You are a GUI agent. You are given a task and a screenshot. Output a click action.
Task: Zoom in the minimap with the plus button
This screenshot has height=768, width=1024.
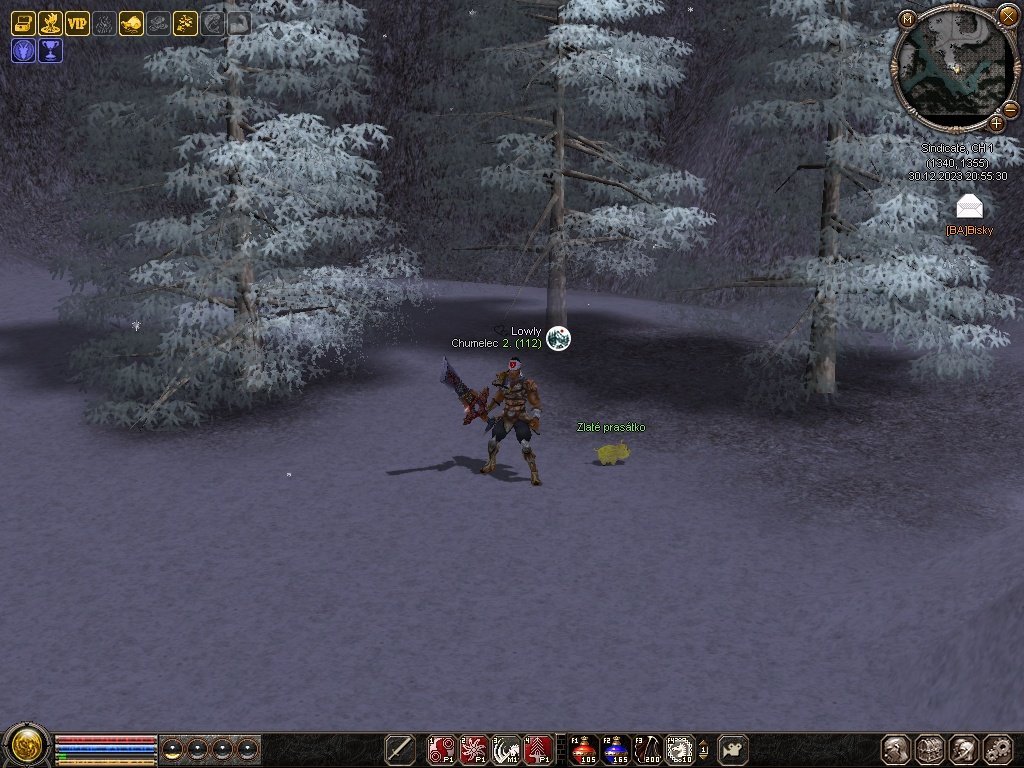point(997,123)
